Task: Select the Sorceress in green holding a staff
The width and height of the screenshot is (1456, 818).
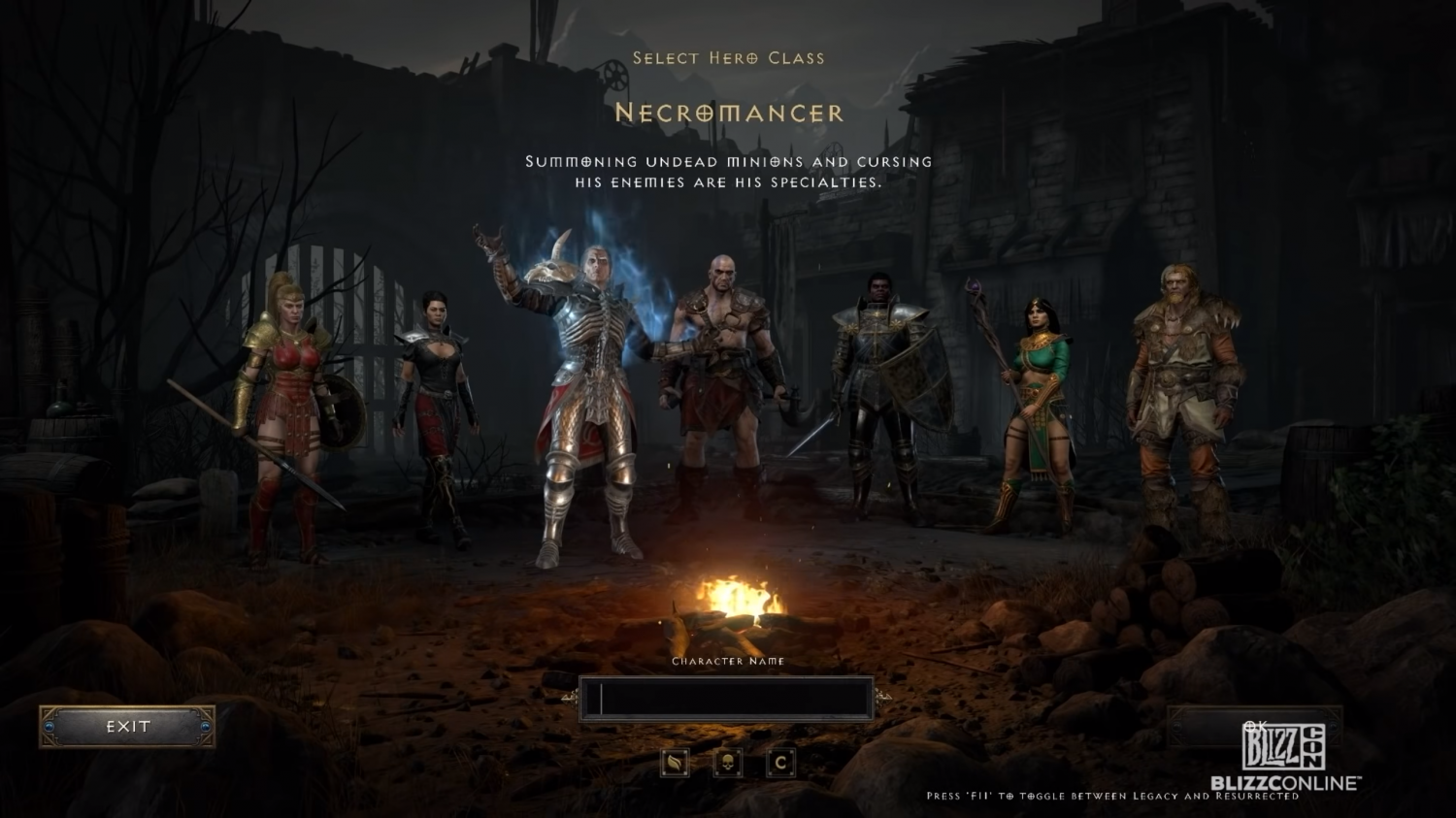Action: tap(1035, 408)
